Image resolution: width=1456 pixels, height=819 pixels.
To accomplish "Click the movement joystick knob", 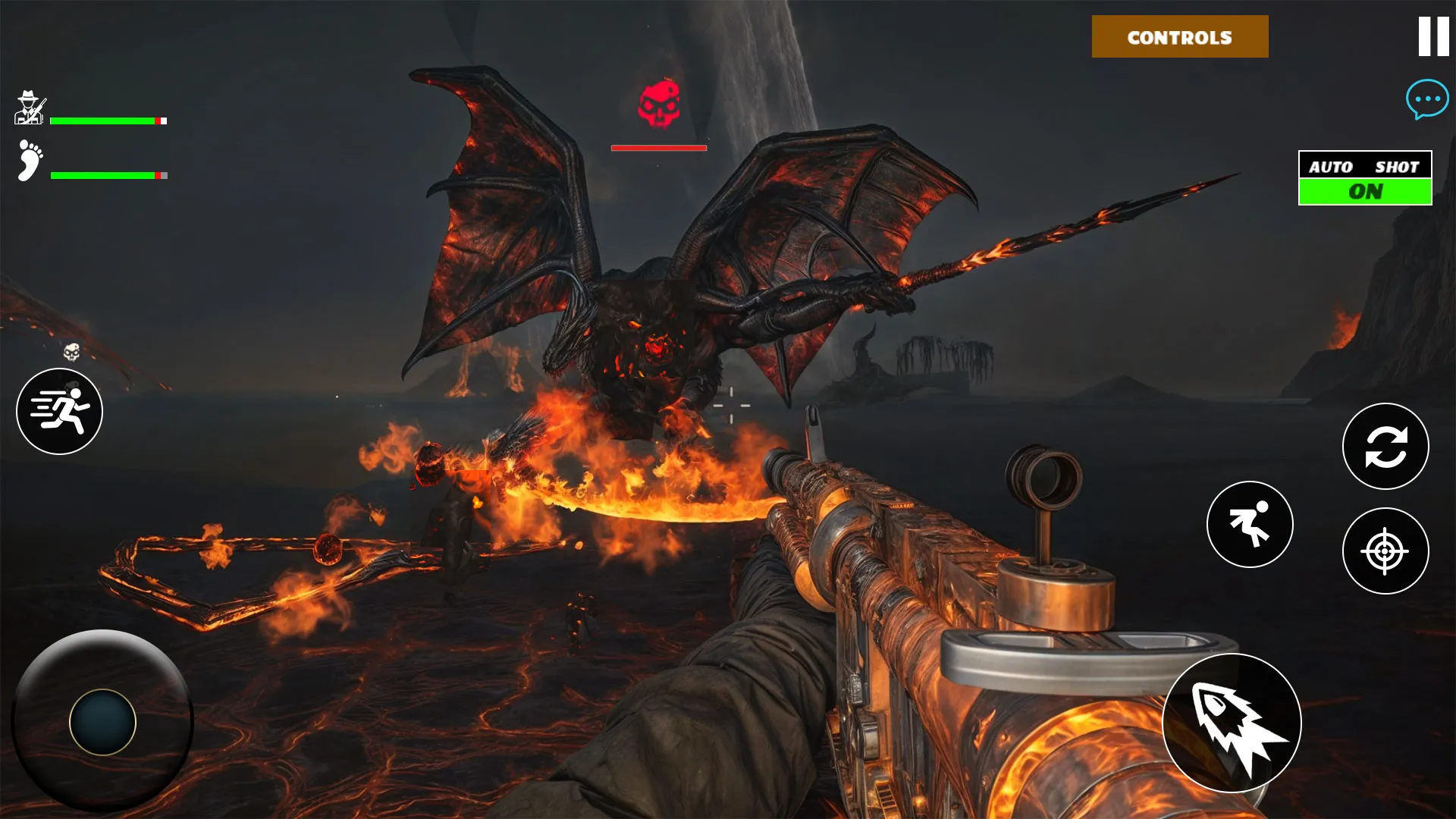I will pyautogui.click(x=102, y=722).
